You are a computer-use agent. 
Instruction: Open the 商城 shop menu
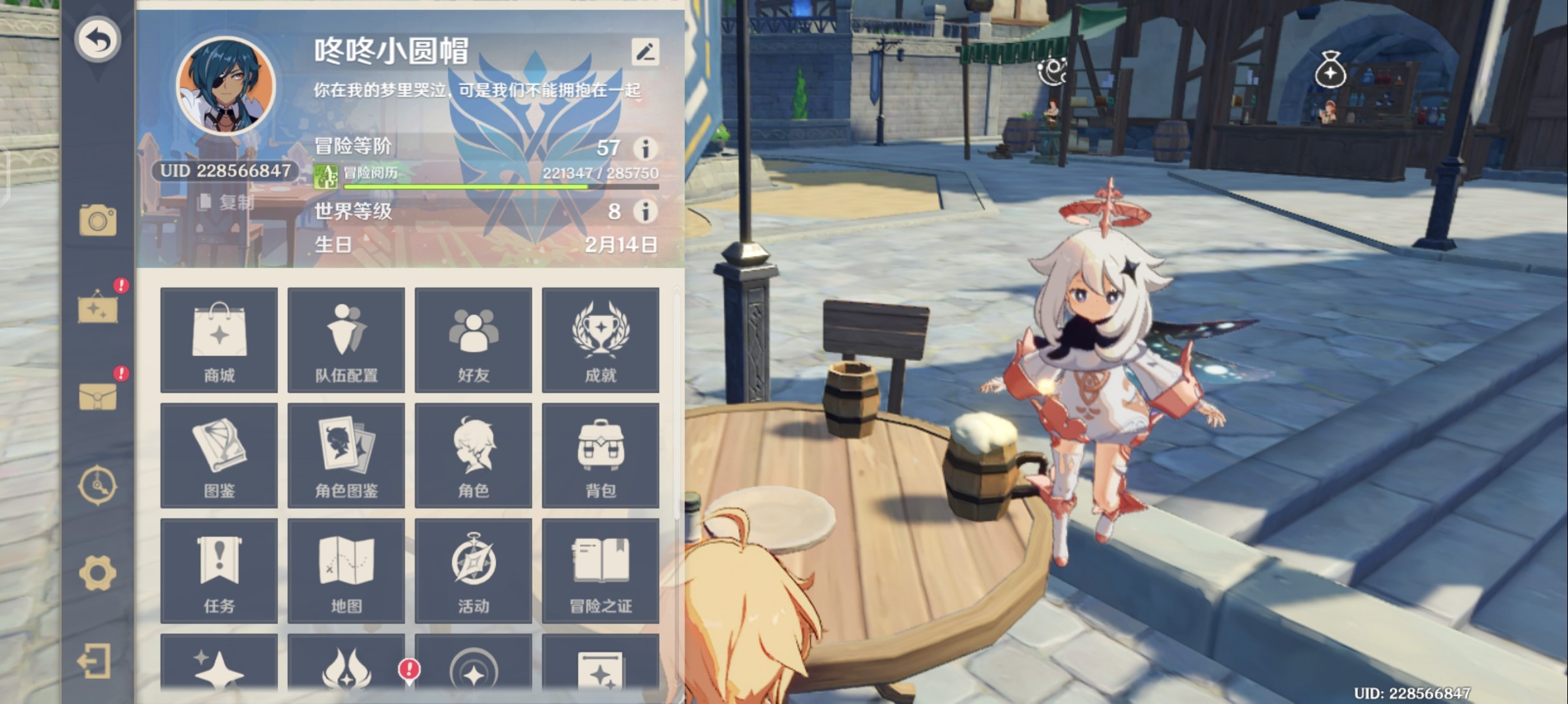pyautogui.click(x=219, y=340)
